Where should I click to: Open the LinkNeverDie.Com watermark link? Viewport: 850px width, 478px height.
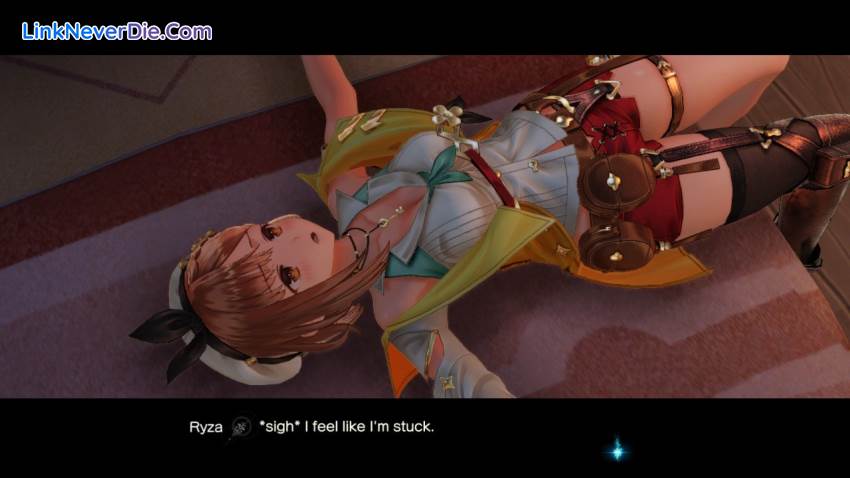(117, 31)
